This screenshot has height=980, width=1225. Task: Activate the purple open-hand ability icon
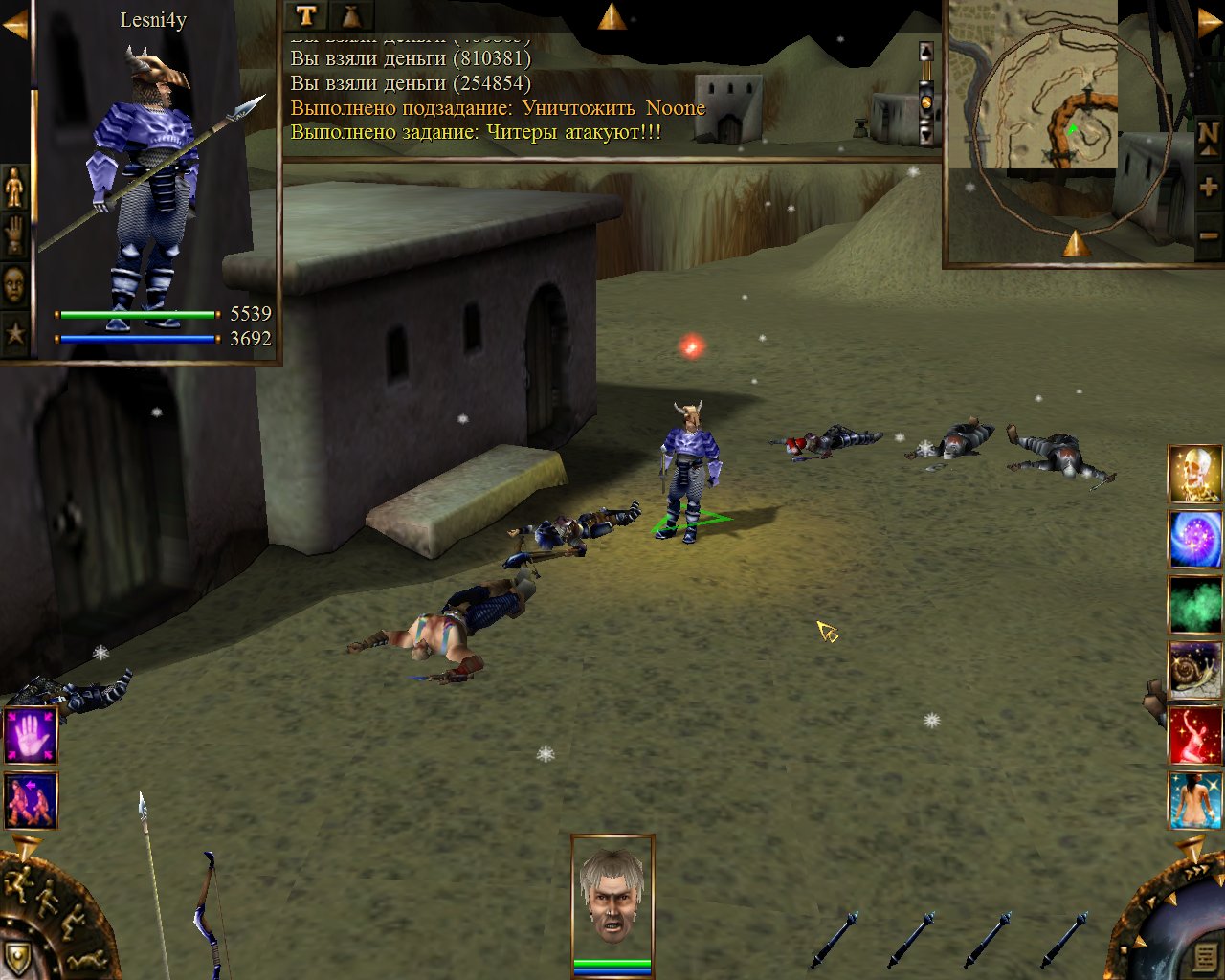pyautogui.click(x=31, y=735)
